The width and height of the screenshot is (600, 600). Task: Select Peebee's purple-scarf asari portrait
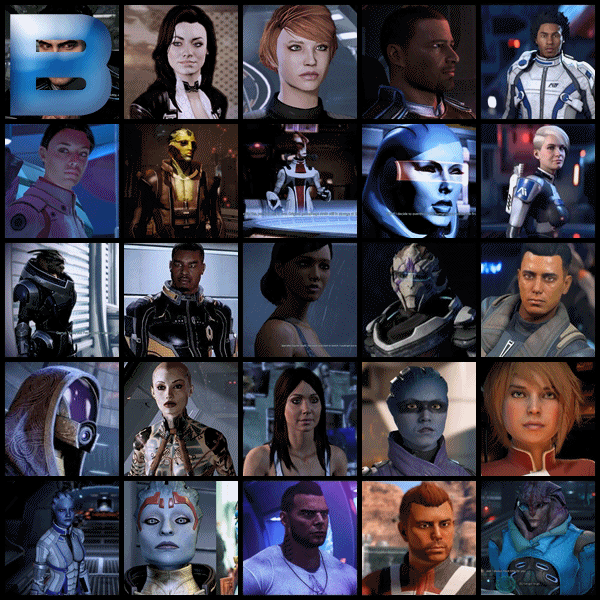point(418,418)
